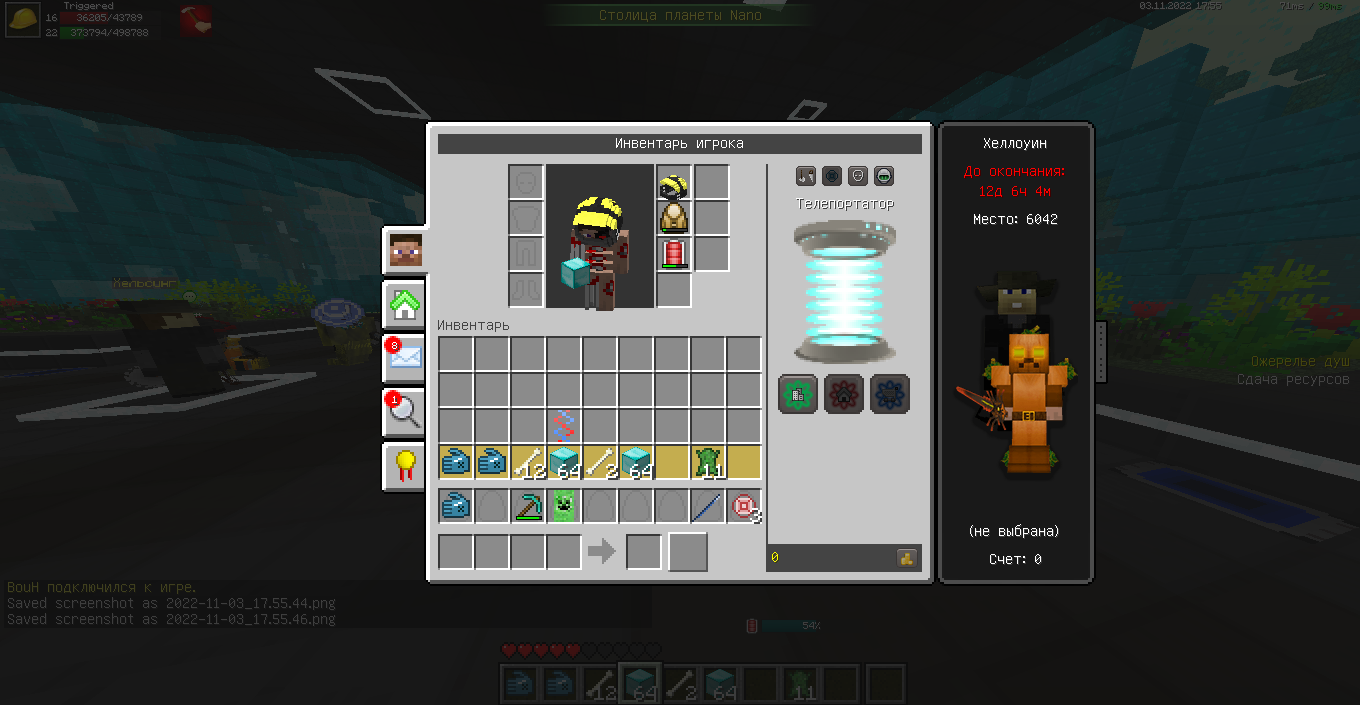Screen dimensions: 1360x705
Task: Open the magnifying glass search tab
Action: tap(406, 411)
